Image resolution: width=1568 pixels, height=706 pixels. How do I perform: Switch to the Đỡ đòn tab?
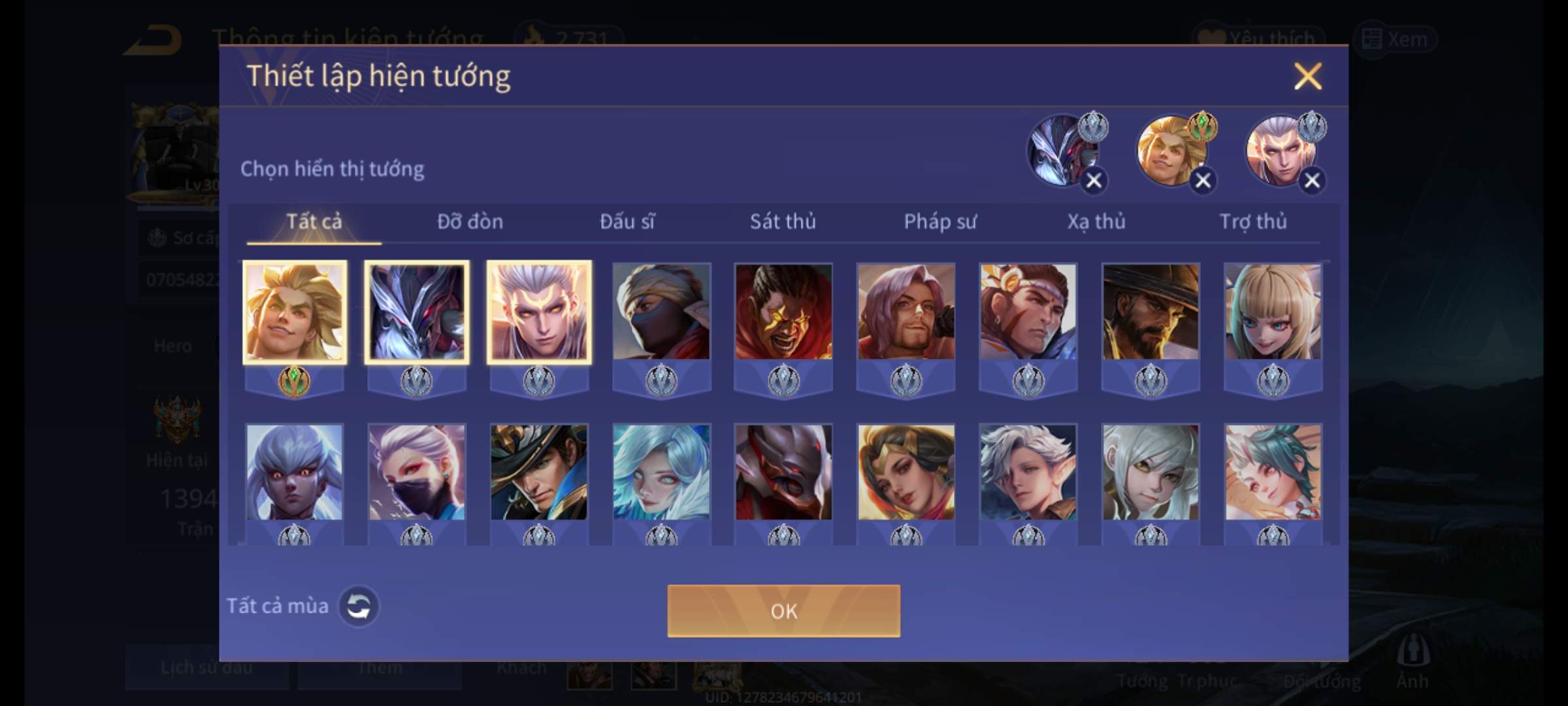pyautogui.click(x=470, y=222)
